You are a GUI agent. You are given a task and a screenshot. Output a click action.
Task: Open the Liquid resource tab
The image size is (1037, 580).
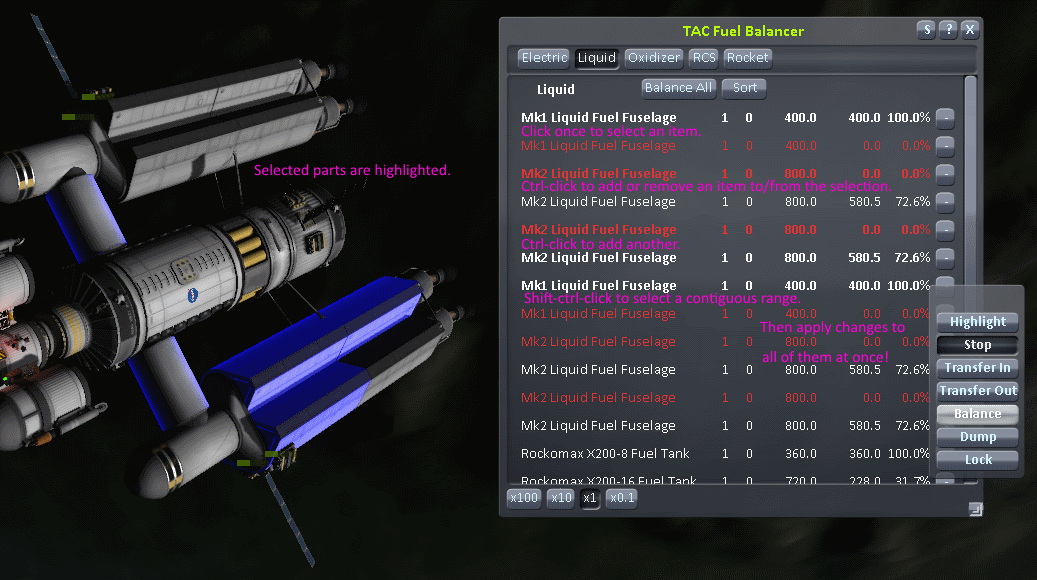tap(597, 58)
